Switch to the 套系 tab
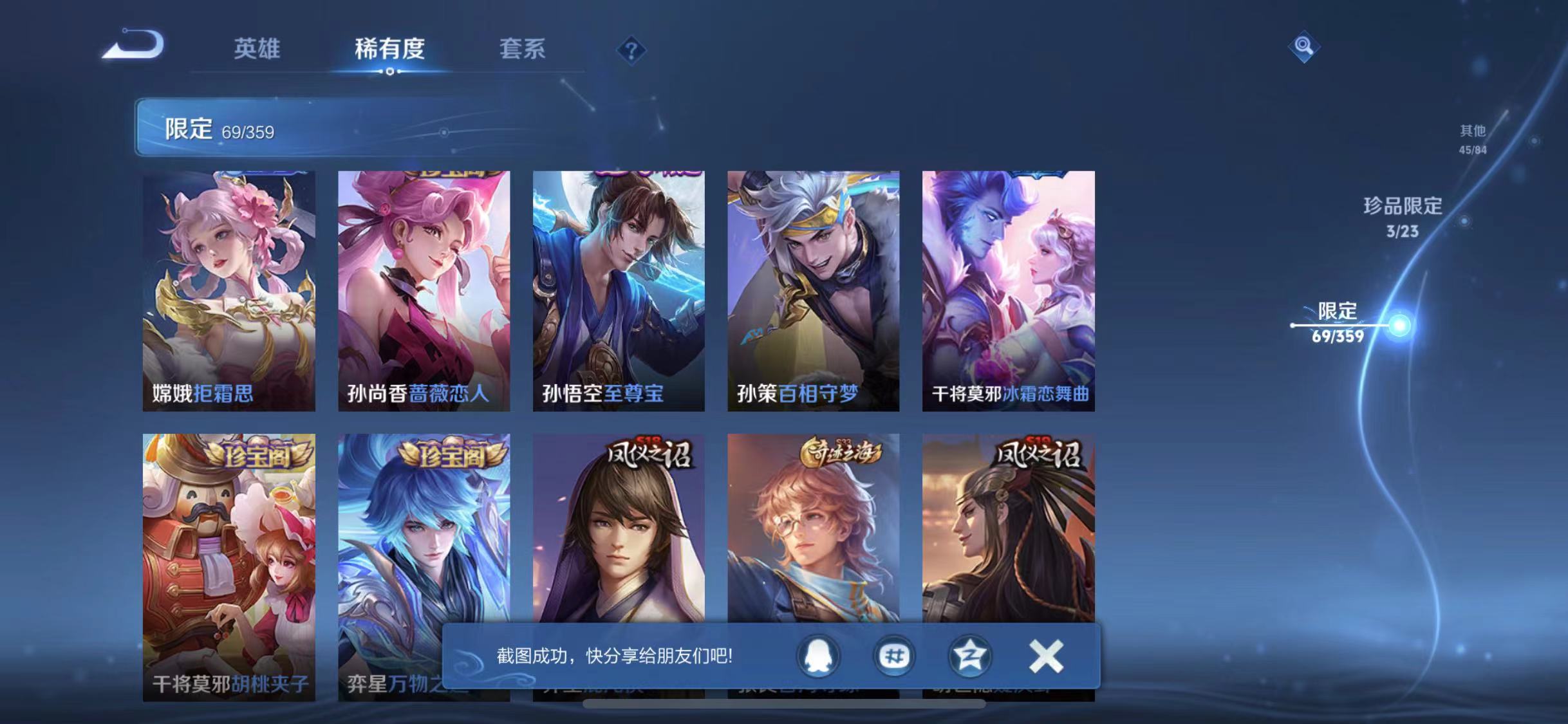Image resolution: width=1568 pixels, height=724 pixels. coord(524,50)
